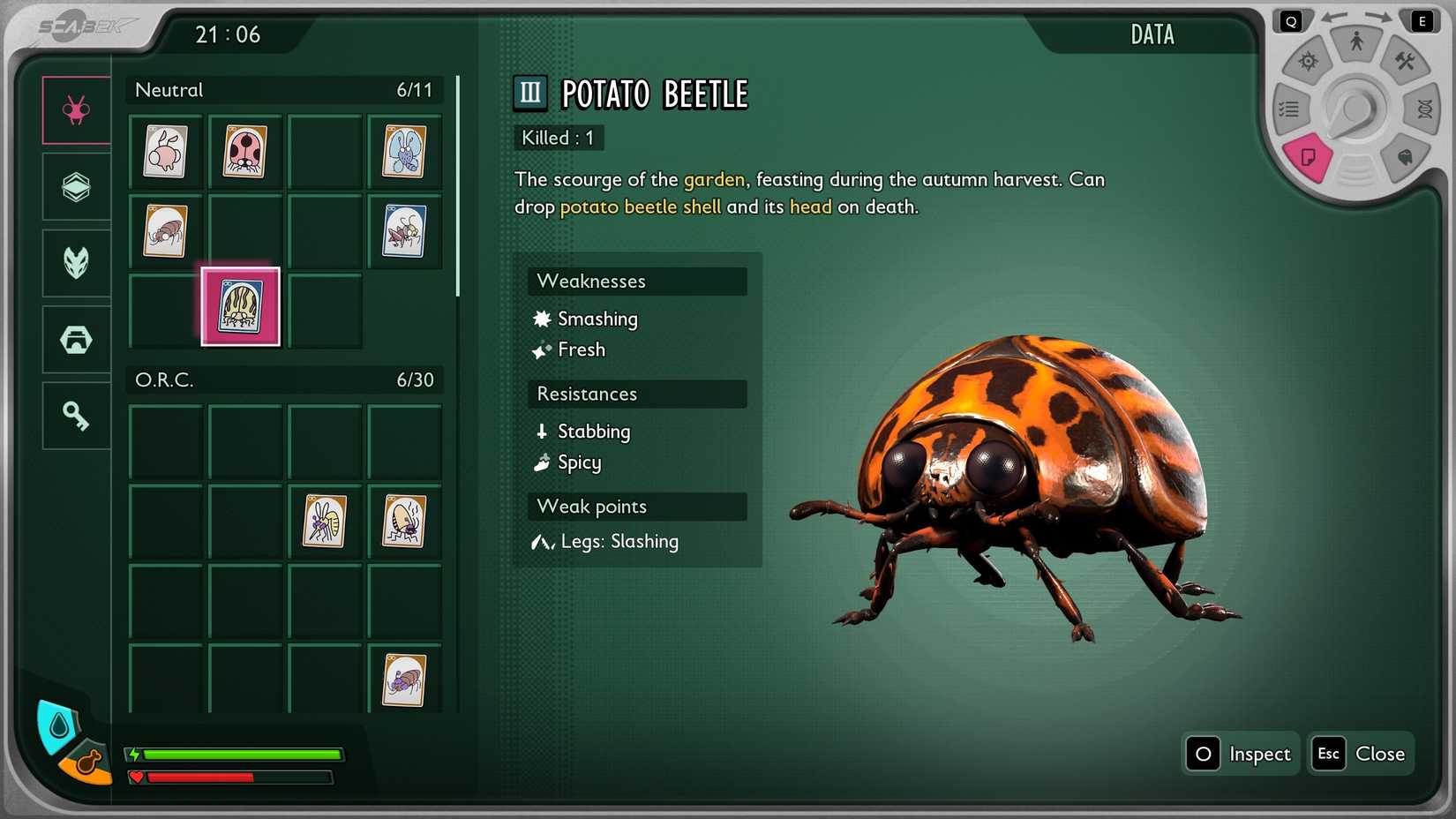1456x819 pixels.
Task: Click the creature mask sidebar icon
Action: point(75,262)
